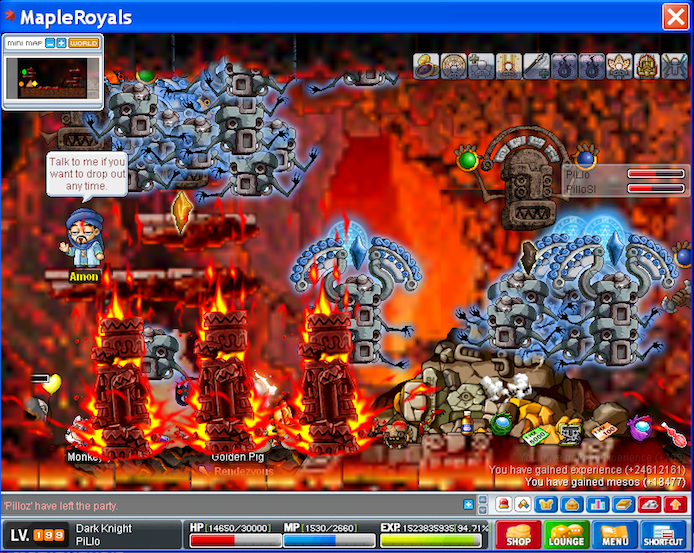Click the red up-arrow quick slot toggle
Image resolution: width=694 pixels, height=553 pixels.
pos(675,505)
